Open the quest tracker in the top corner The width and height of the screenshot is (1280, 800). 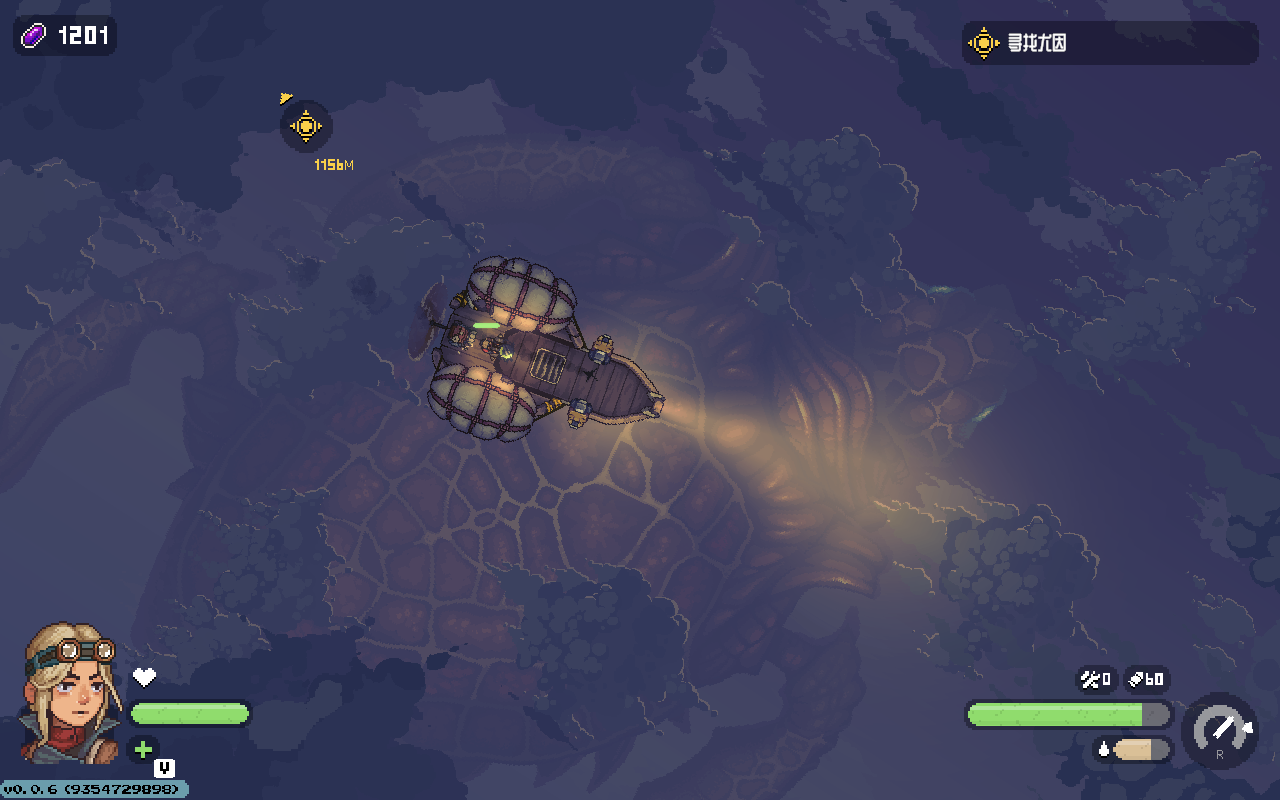(x=1109, y=43)
